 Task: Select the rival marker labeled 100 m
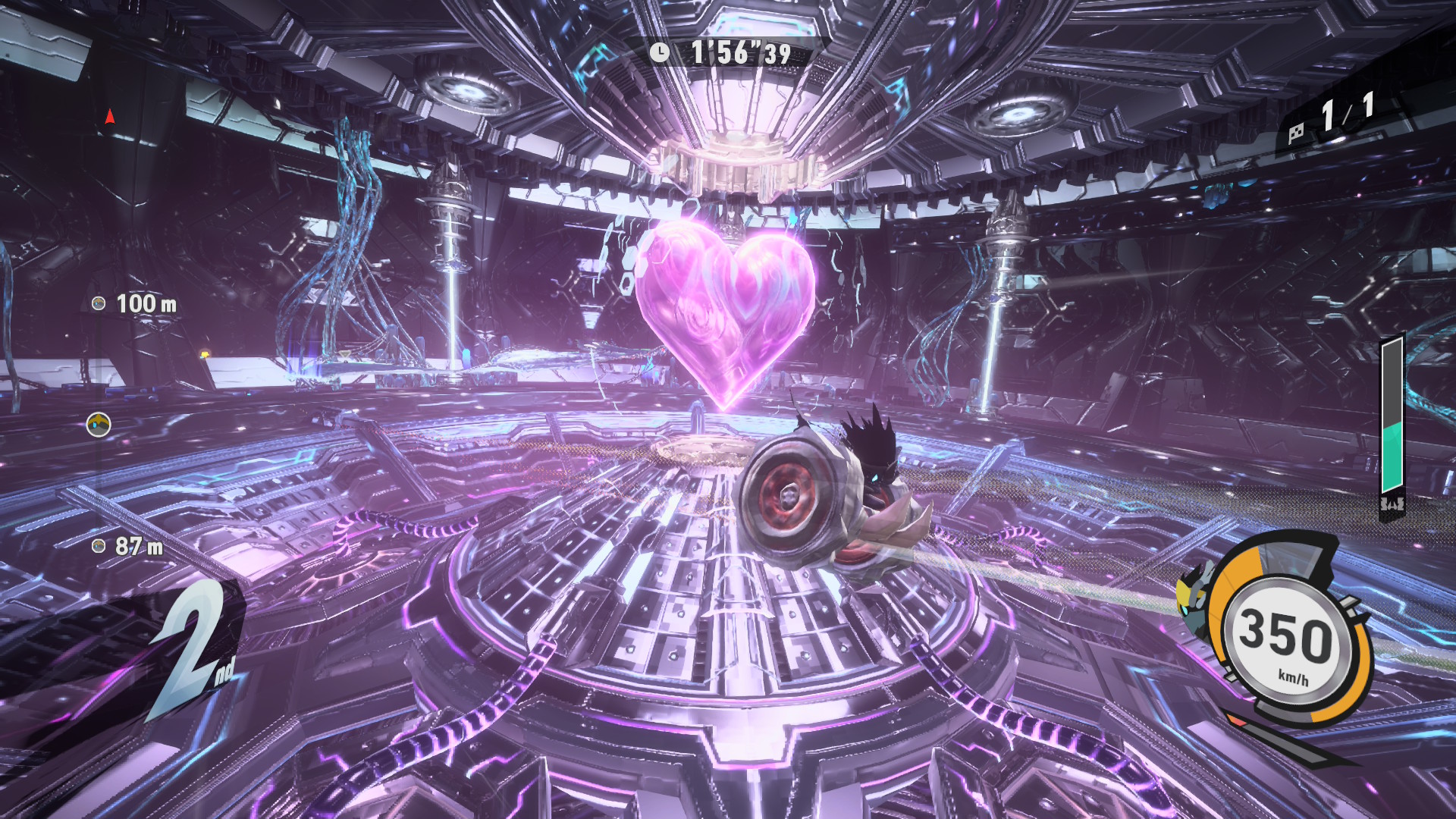tap(99, 304)
